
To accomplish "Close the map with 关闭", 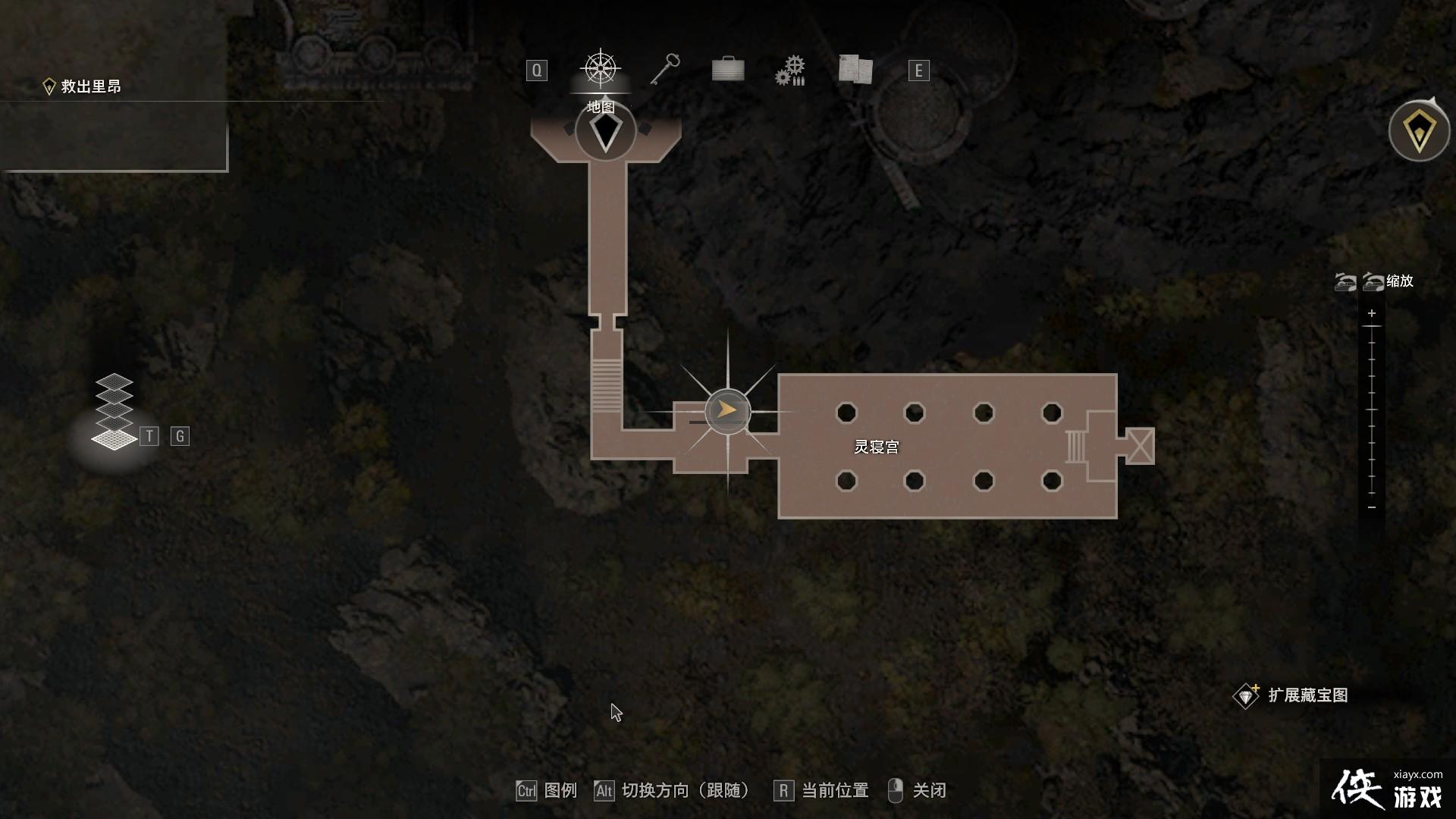I will (x=918, y=790).
